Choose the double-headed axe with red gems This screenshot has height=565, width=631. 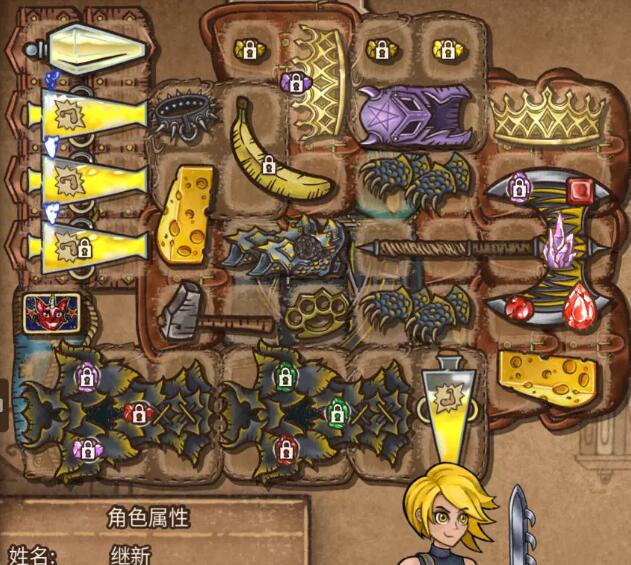(547, 248)
